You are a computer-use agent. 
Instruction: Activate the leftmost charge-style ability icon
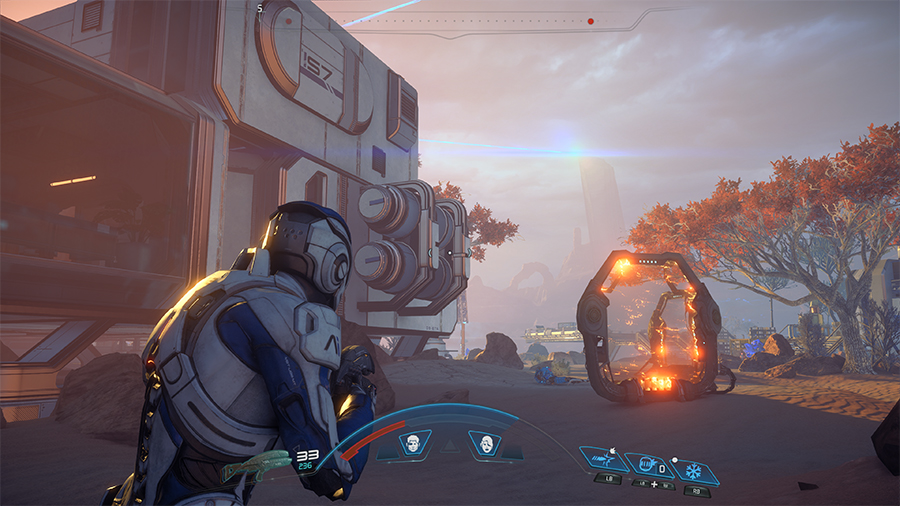tap(604, 461)
